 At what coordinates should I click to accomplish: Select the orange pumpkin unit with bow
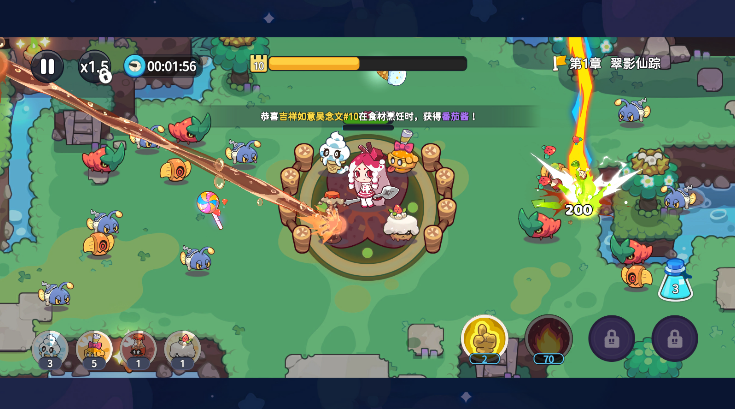(94, 349)
